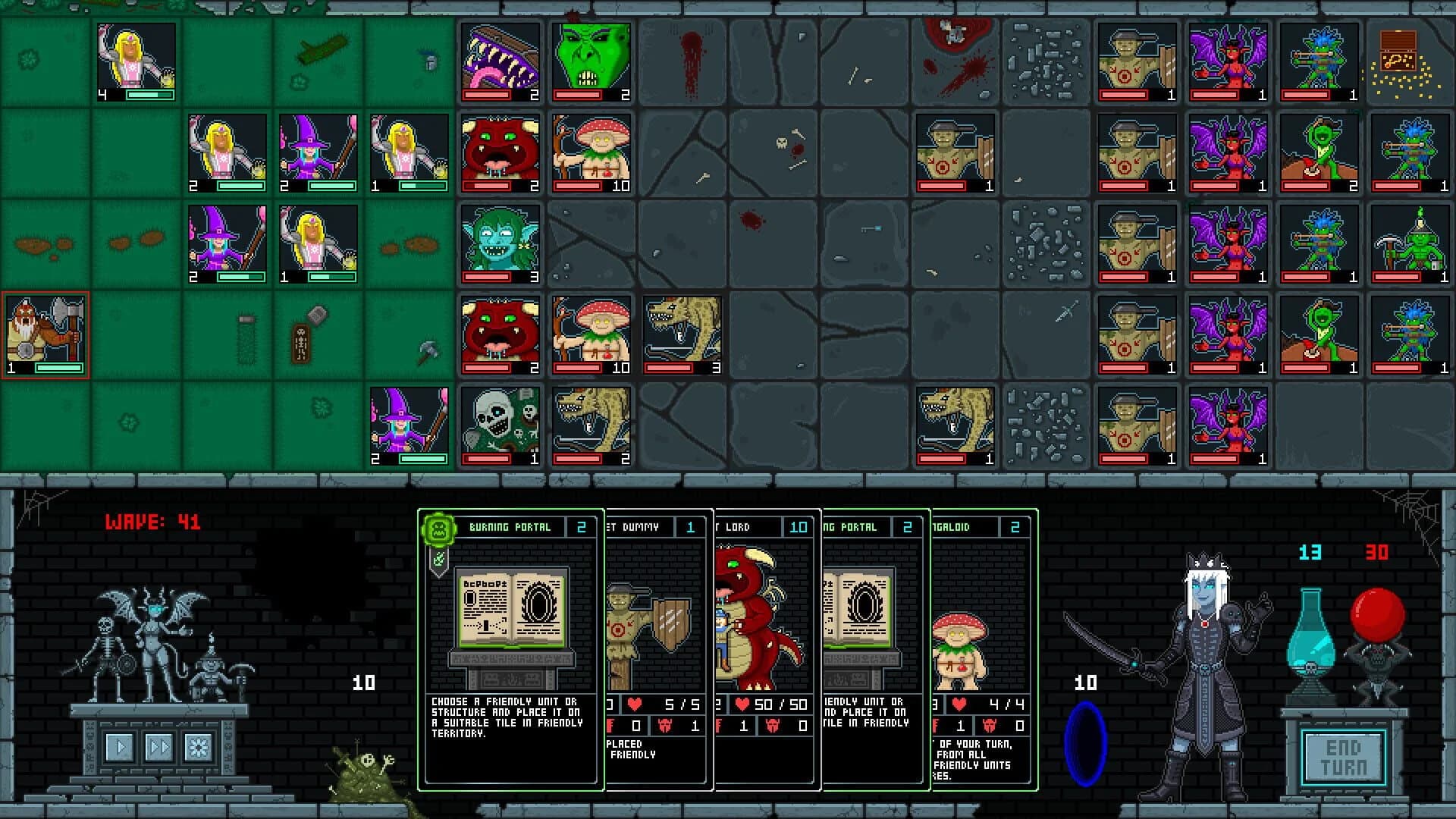1456x819 pixels.
Task: Click the treasure chest tile in the top-right corner
Action: (1409, 61)
